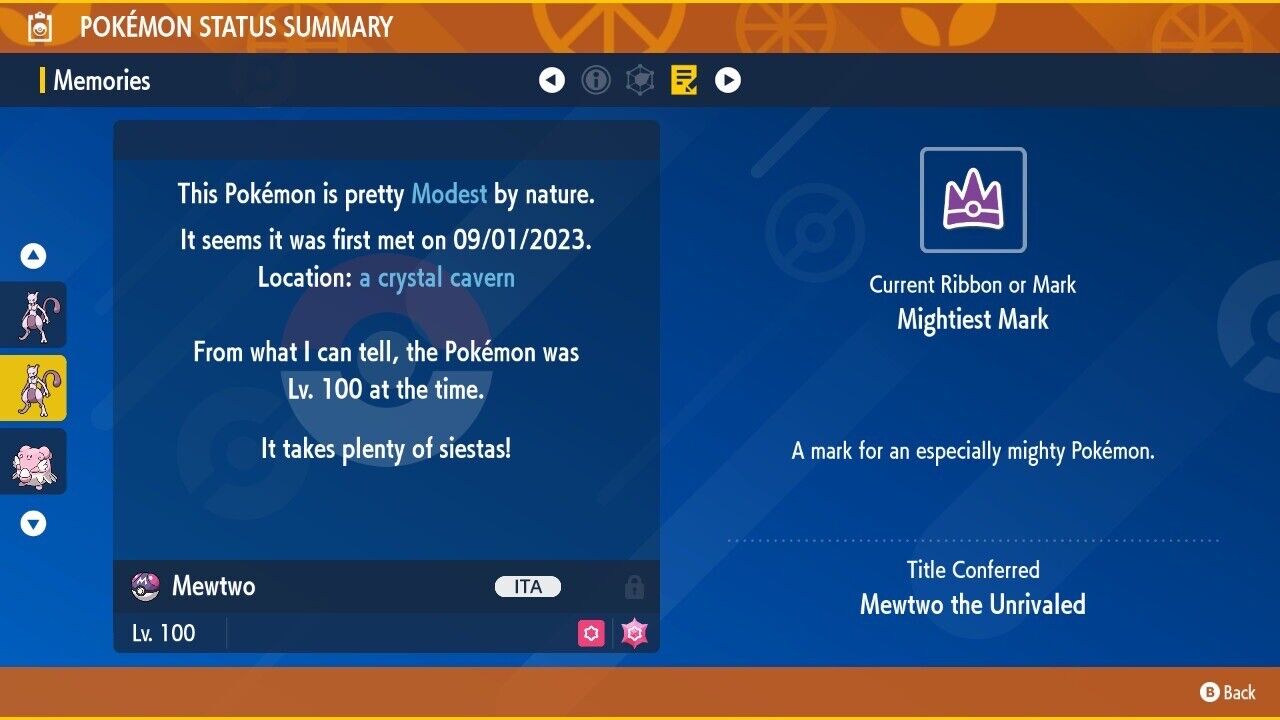The image size is (1280, 720).
Task: Click the down arrow below party list
Action: pyautogui.click(x=34, y=523)
